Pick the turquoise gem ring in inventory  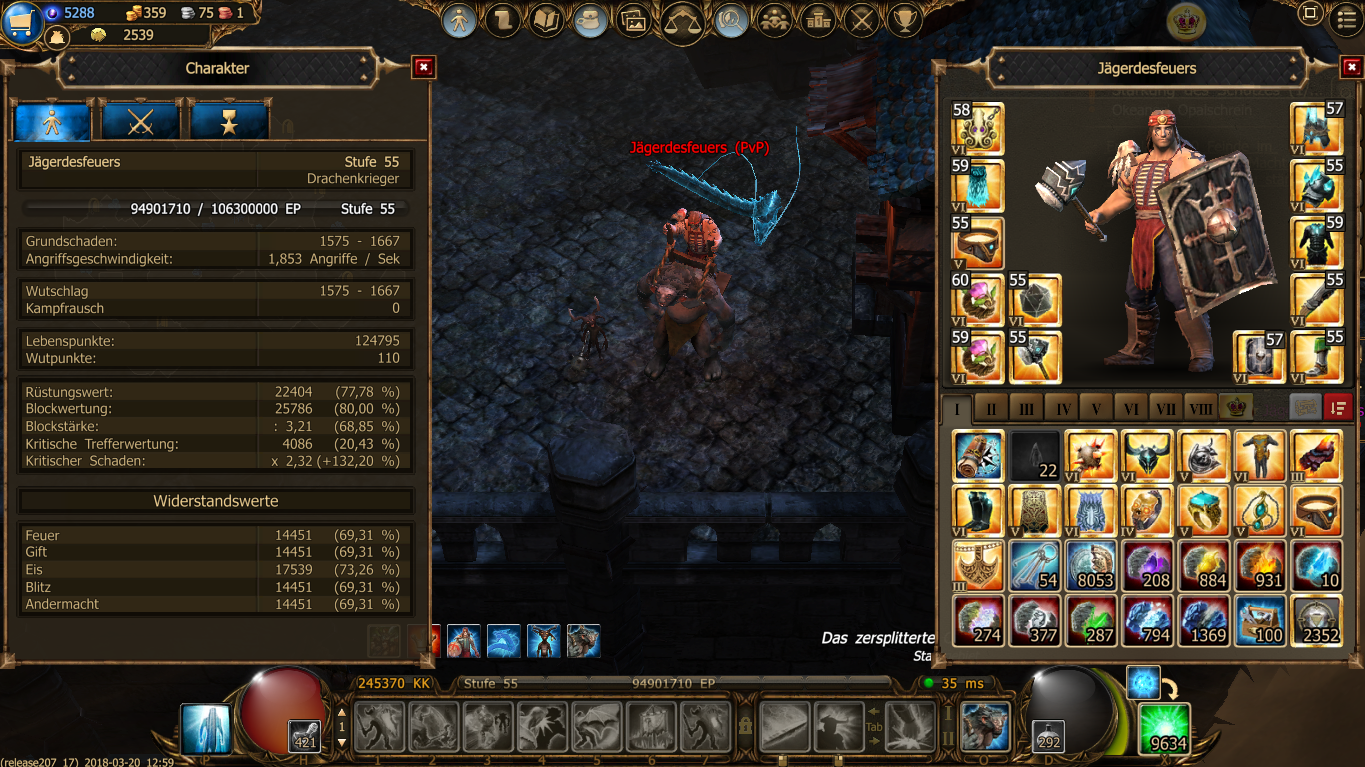click(1203, 510)
